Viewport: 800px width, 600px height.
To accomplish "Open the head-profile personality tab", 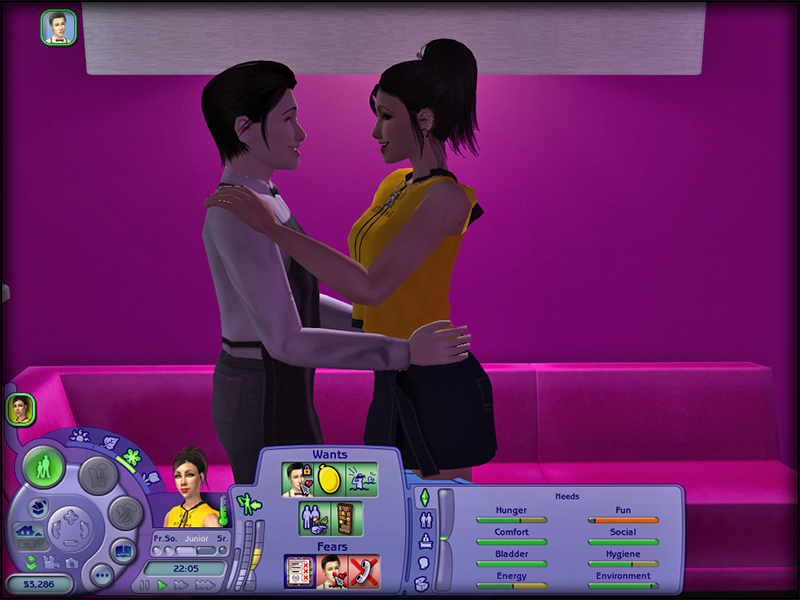I will [423, 563].
